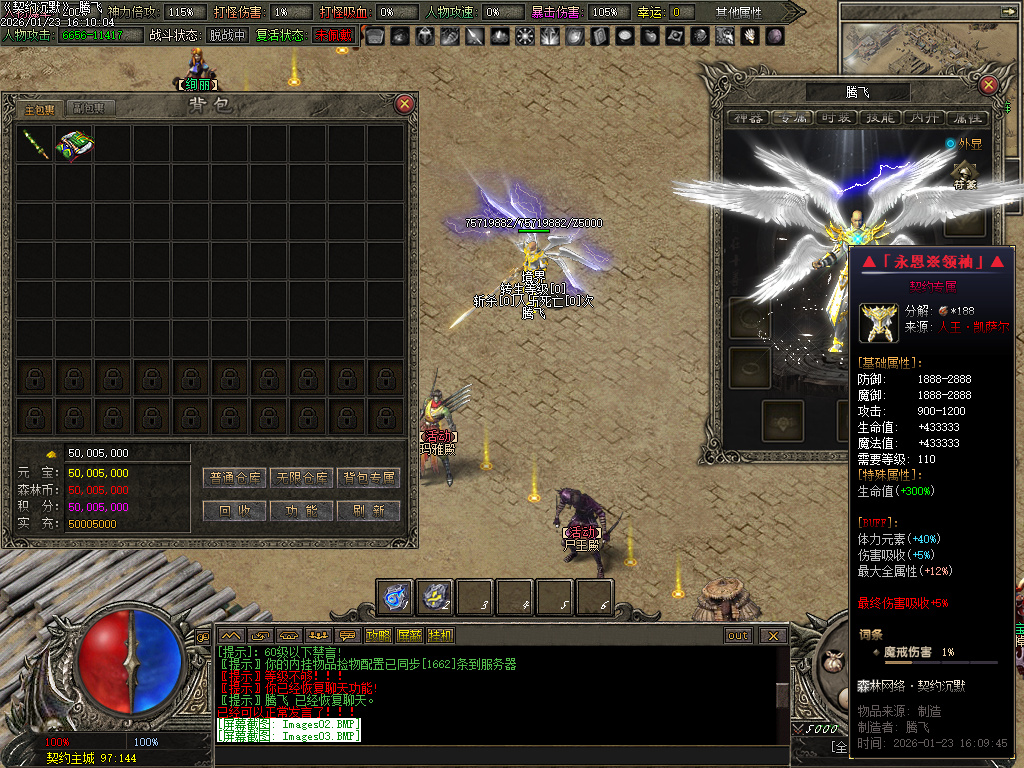This screenshot has height=768, width=1024.
Task: Close the 腾飞 character panel
Action: tap(988, 85)
